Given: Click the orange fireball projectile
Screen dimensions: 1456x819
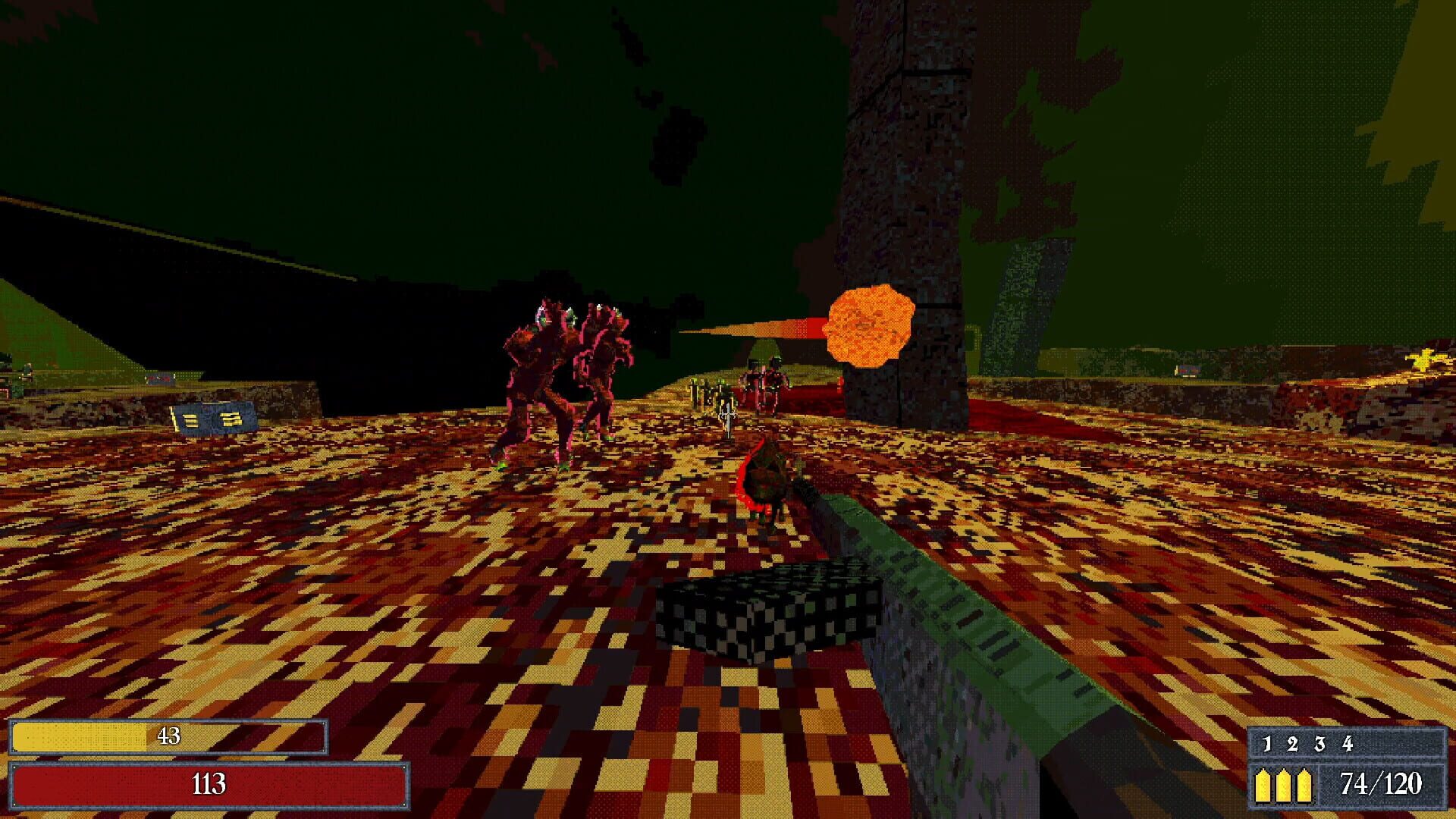Looking at the screenshot, I should click(868, 328).
